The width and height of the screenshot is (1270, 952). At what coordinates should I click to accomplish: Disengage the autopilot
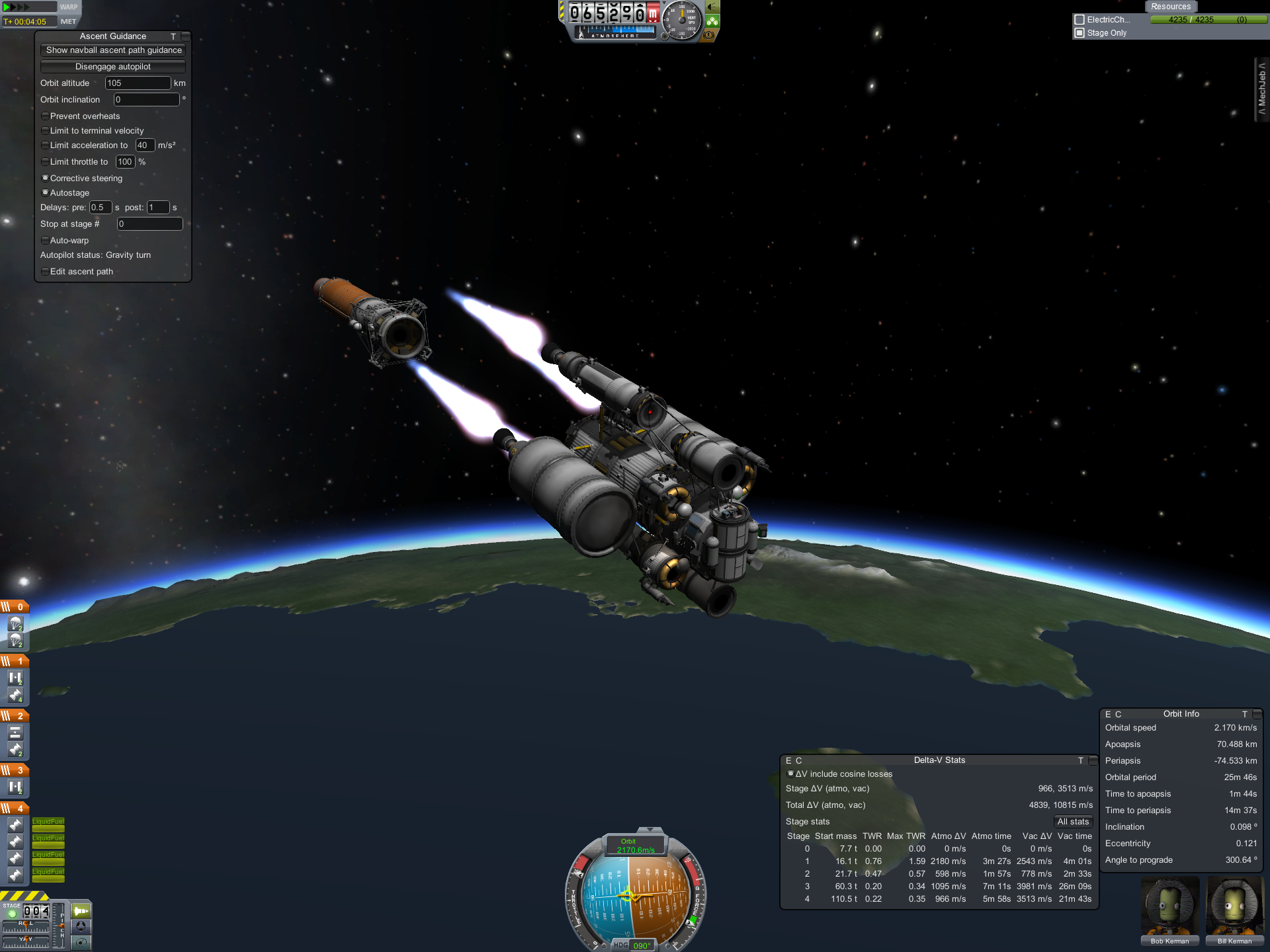pos(113,67)
